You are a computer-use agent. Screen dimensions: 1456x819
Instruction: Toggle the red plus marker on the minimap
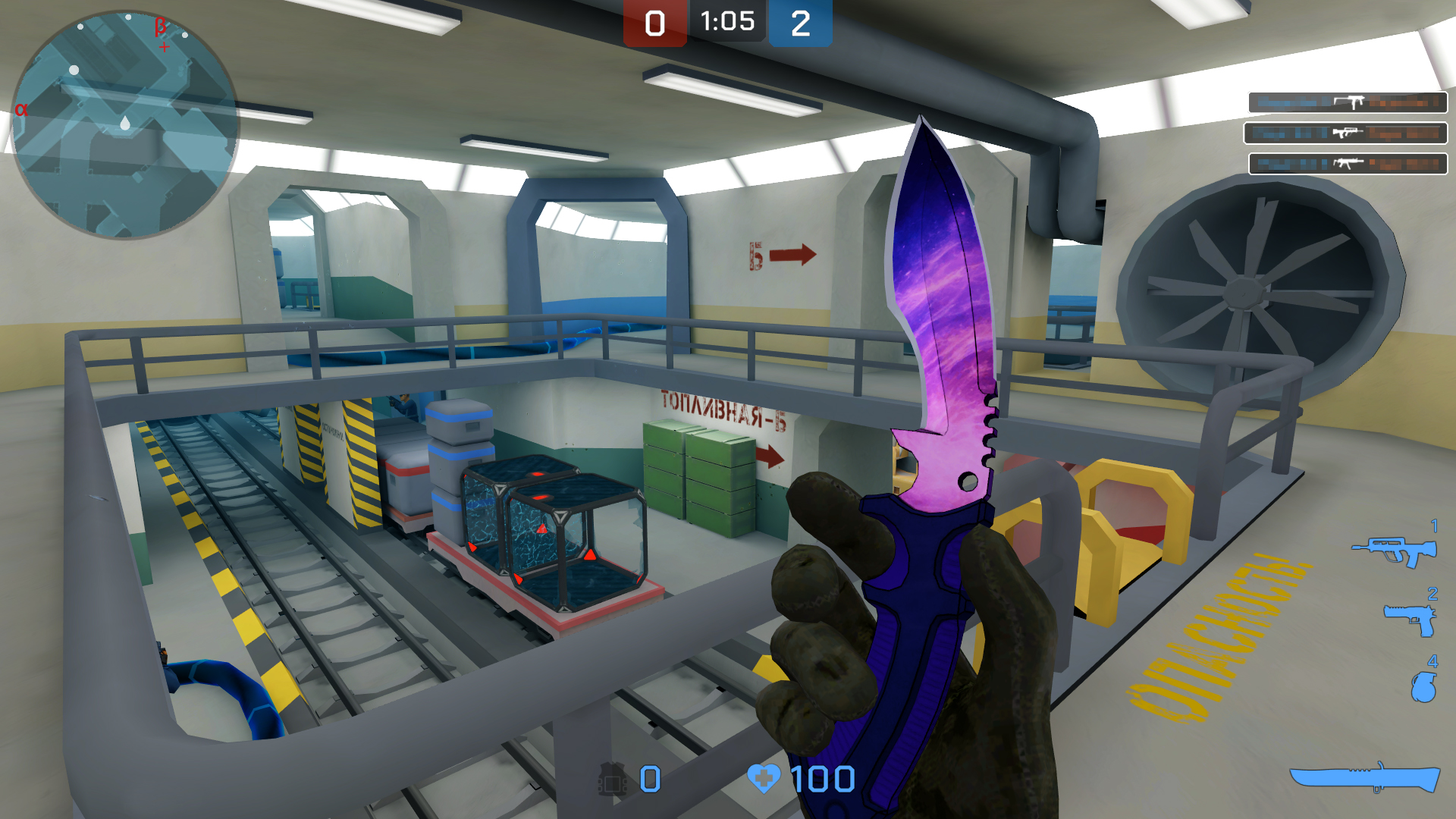[x=164, y=47]
